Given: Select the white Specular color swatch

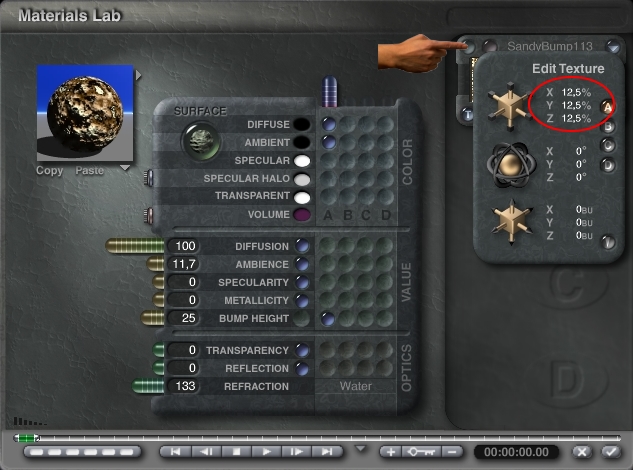Looking at the screenshot, I should [x=301, y=161].
